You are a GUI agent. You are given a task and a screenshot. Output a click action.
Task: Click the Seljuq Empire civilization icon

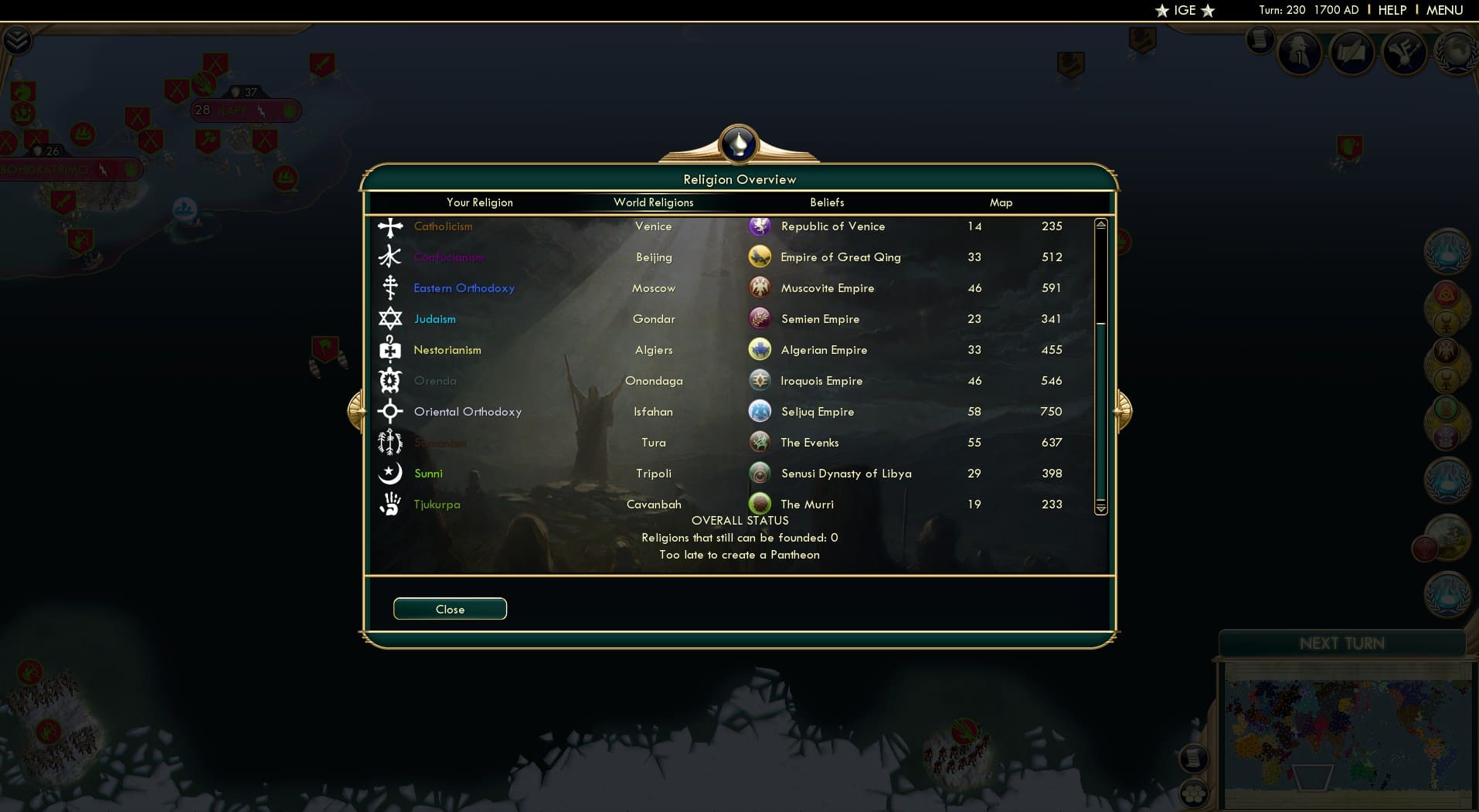pos(761,411)
